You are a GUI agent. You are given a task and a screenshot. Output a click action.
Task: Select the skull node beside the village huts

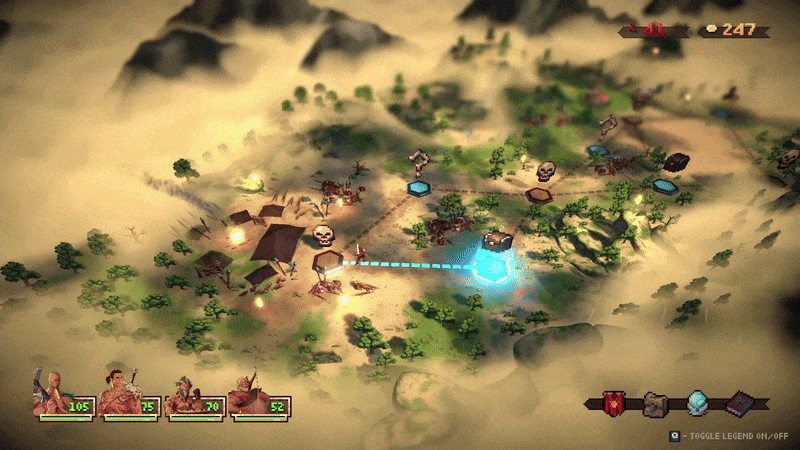[323, 236]
